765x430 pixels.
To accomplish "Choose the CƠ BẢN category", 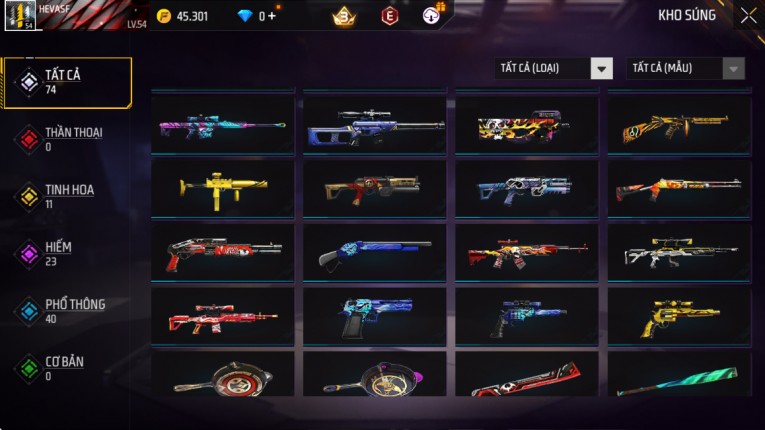I will [x=67, y=368].
